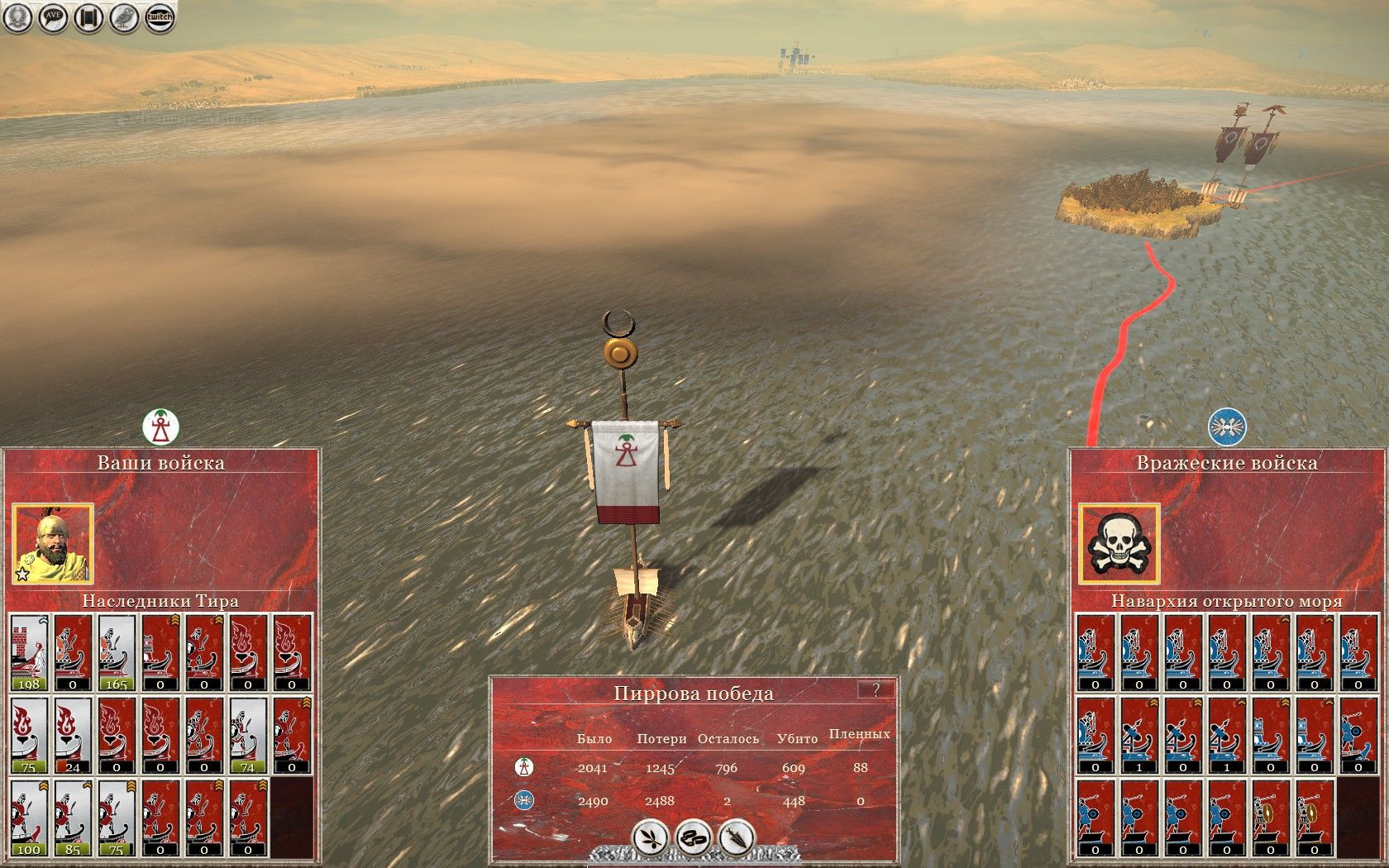This screenshot has height=868, width=1389.
Task: Select the unit card with 74 men
Action: click(248, 735)
